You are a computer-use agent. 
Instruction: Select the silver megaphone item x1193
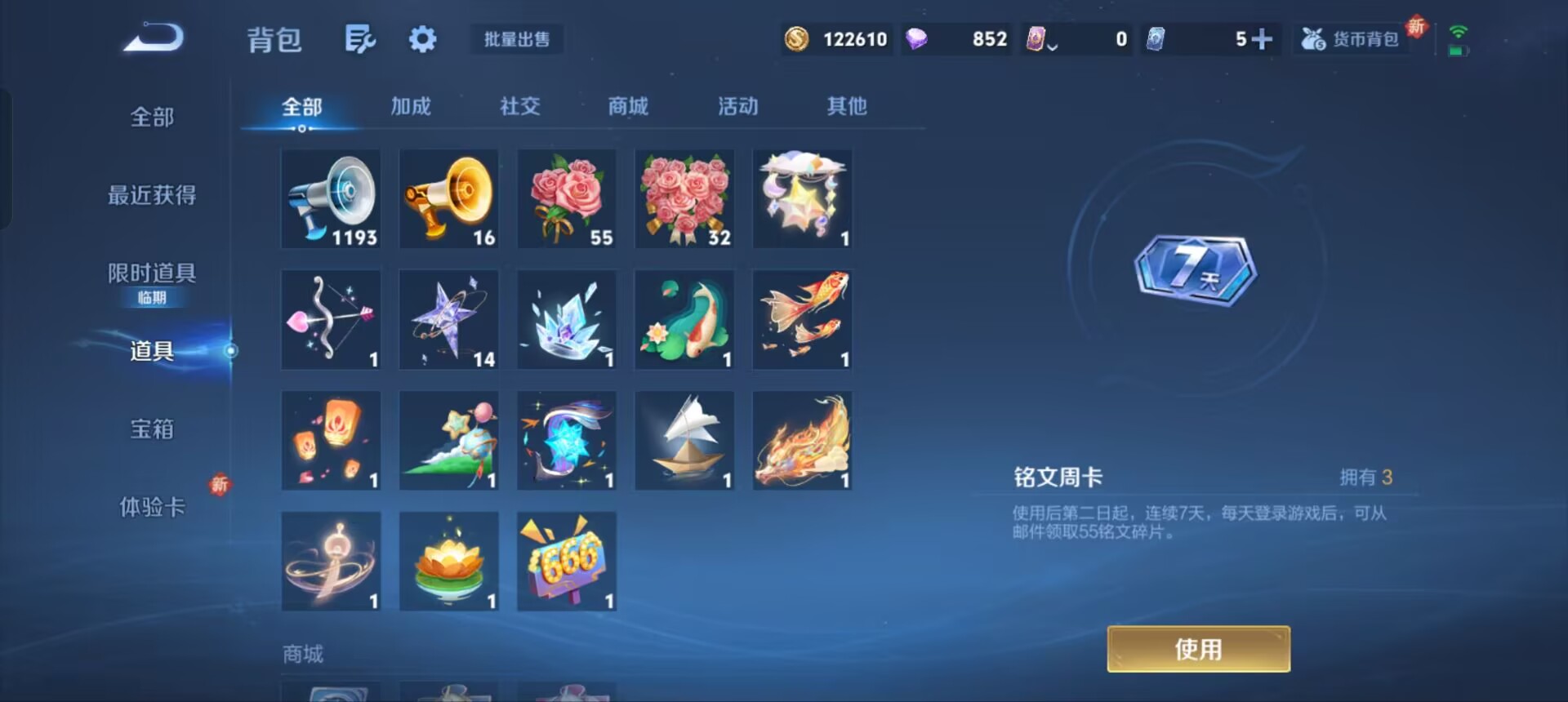pos(331,198)
